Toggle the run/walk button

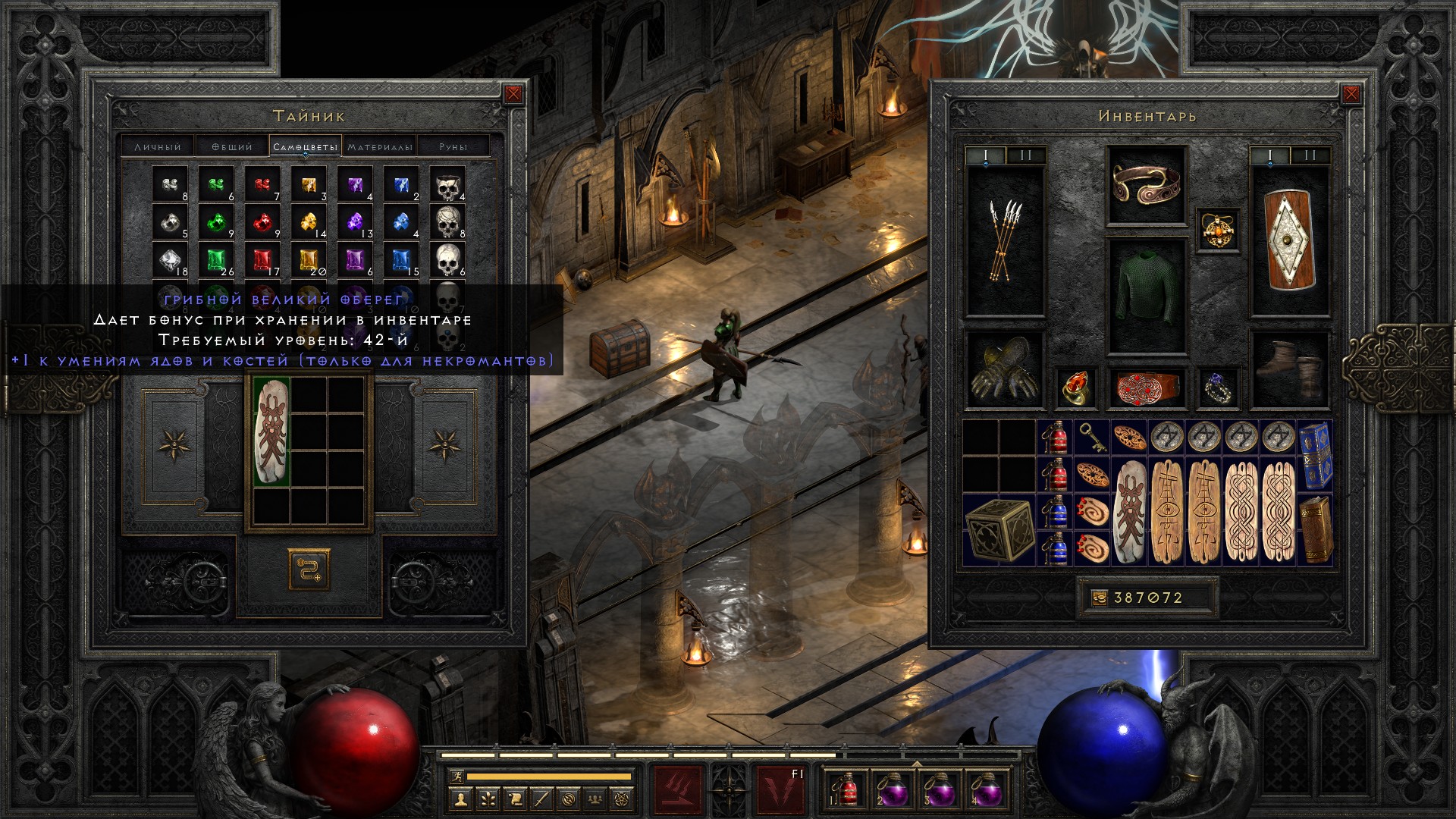tap(454, 776)
